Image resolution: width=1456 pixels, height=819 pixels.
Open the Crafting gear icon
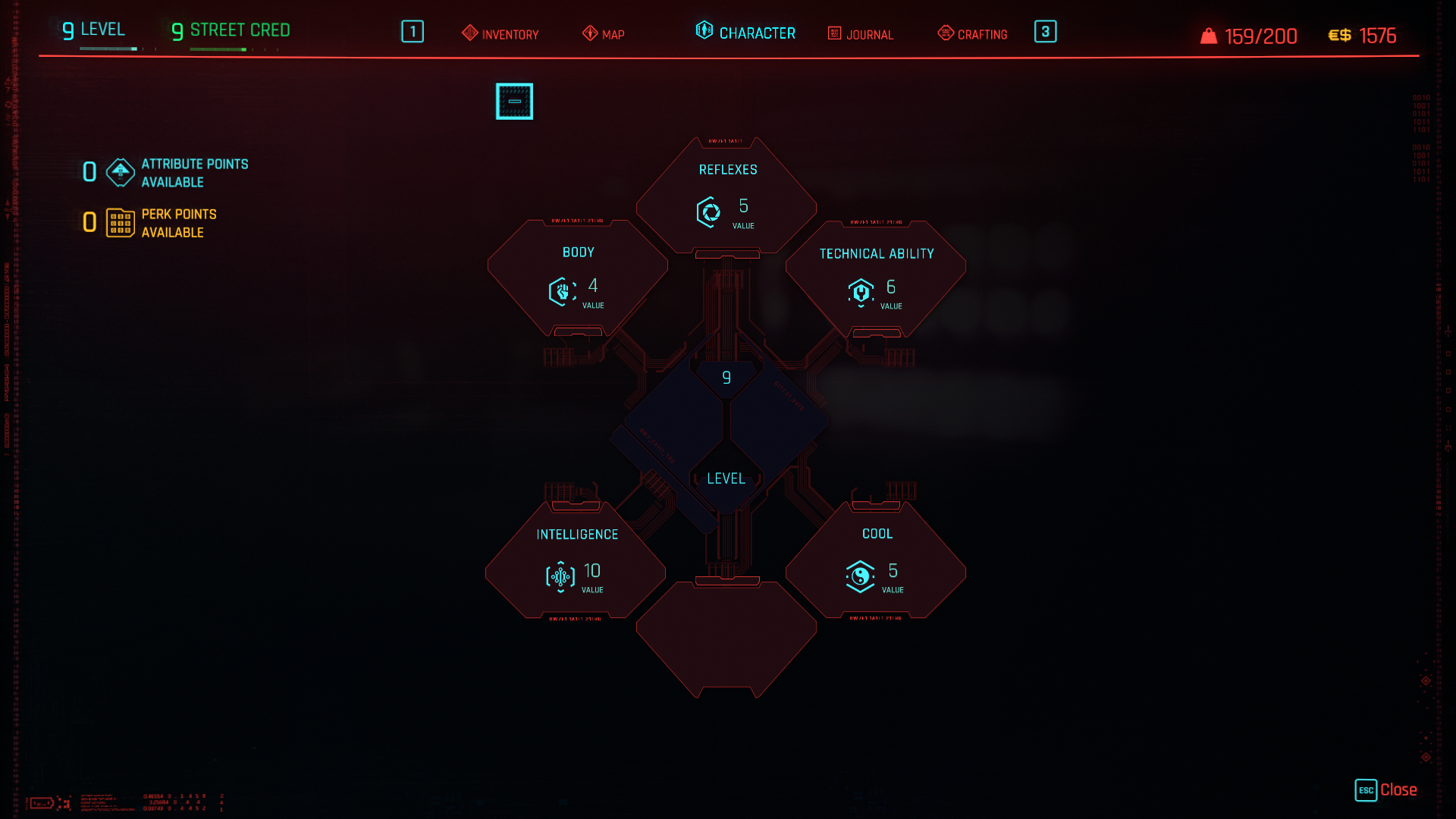pyautogui.click(x=945, y=33)
